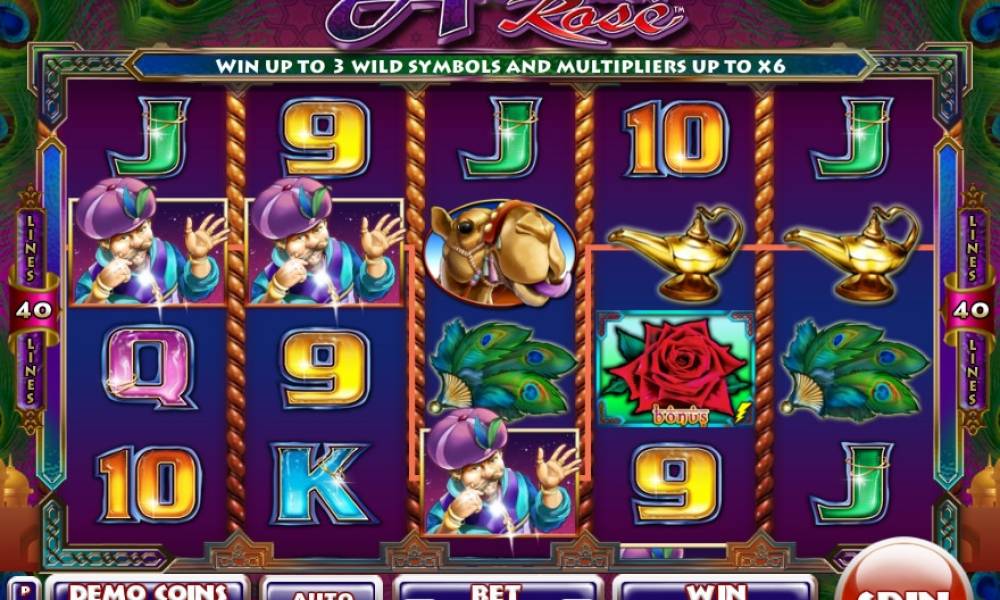Activate the AUTO spin button
The width and height of the screenshot is (1000, 600).
[321, 589]
